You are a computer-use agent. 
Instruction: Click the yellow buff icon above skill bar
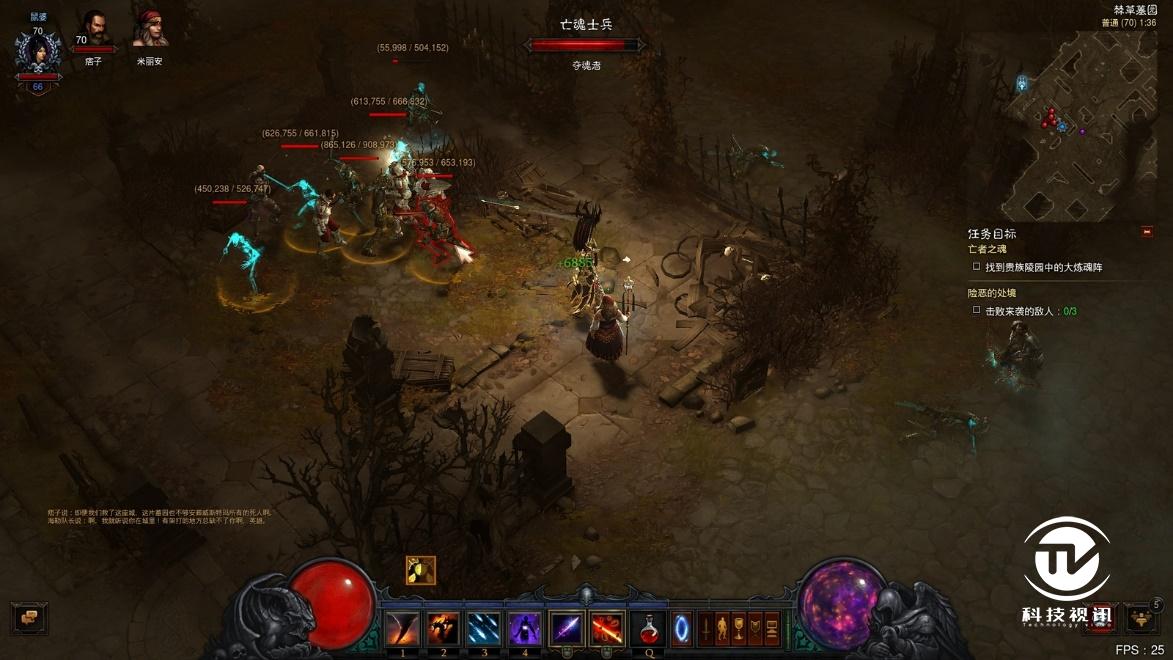click(x=420, y=570)
